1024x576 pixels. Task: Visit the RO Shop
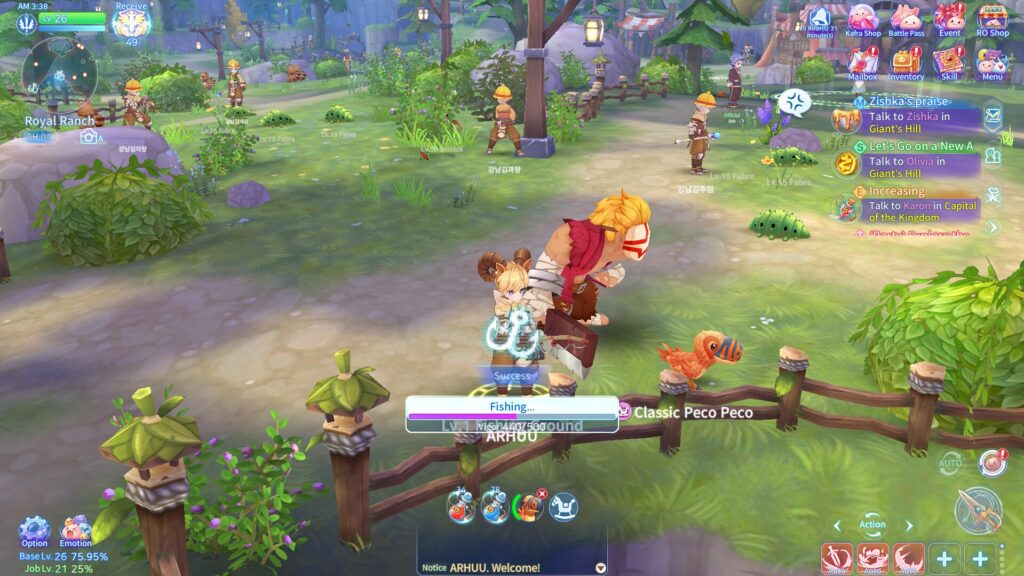click(992, 19)
